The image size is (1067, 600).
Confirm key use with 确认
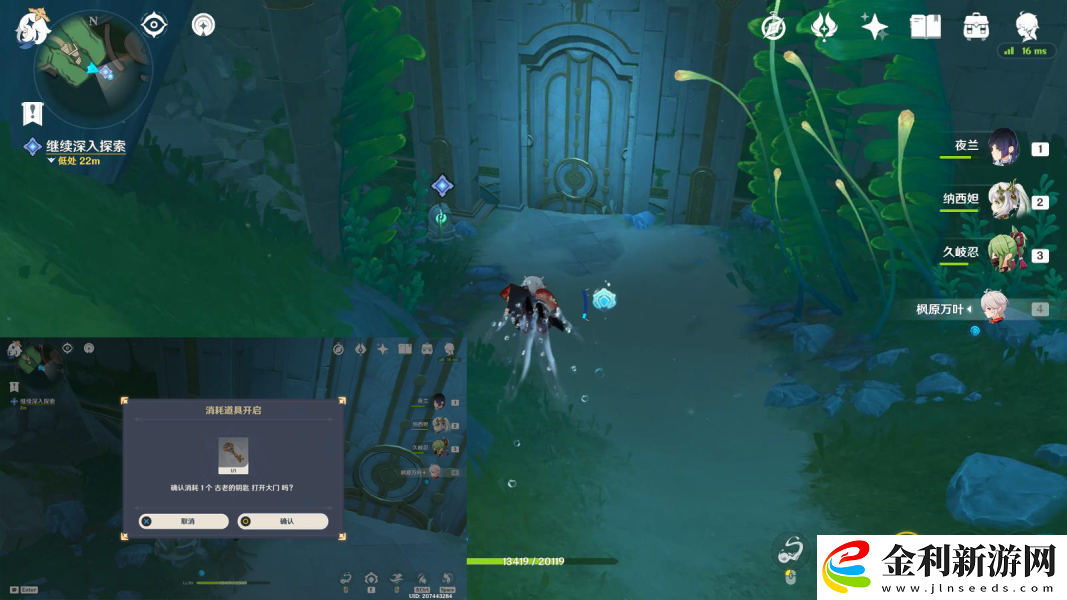[x=284, y=521]
